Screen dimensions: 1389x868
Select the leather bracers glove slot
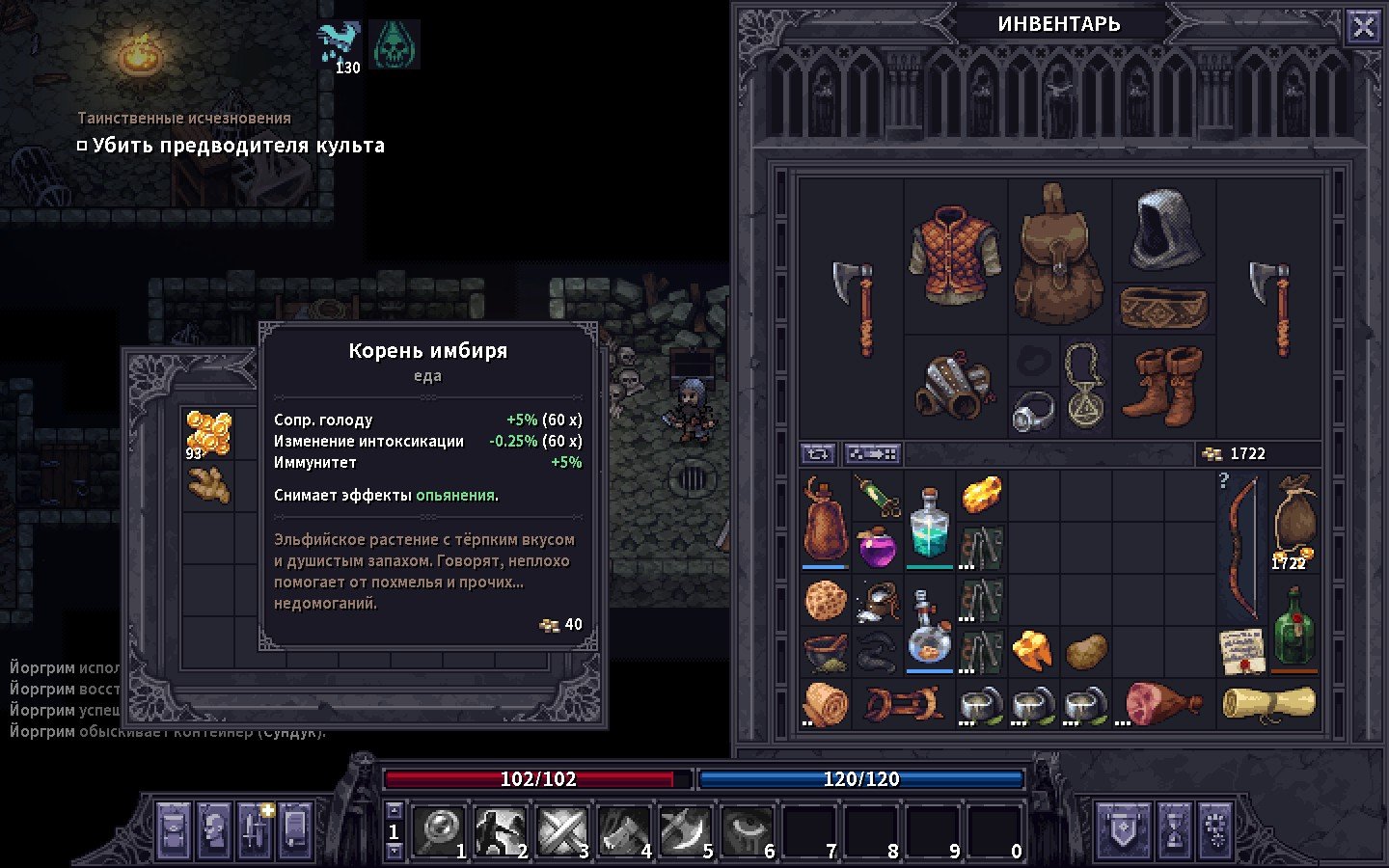tap(953, 386)
